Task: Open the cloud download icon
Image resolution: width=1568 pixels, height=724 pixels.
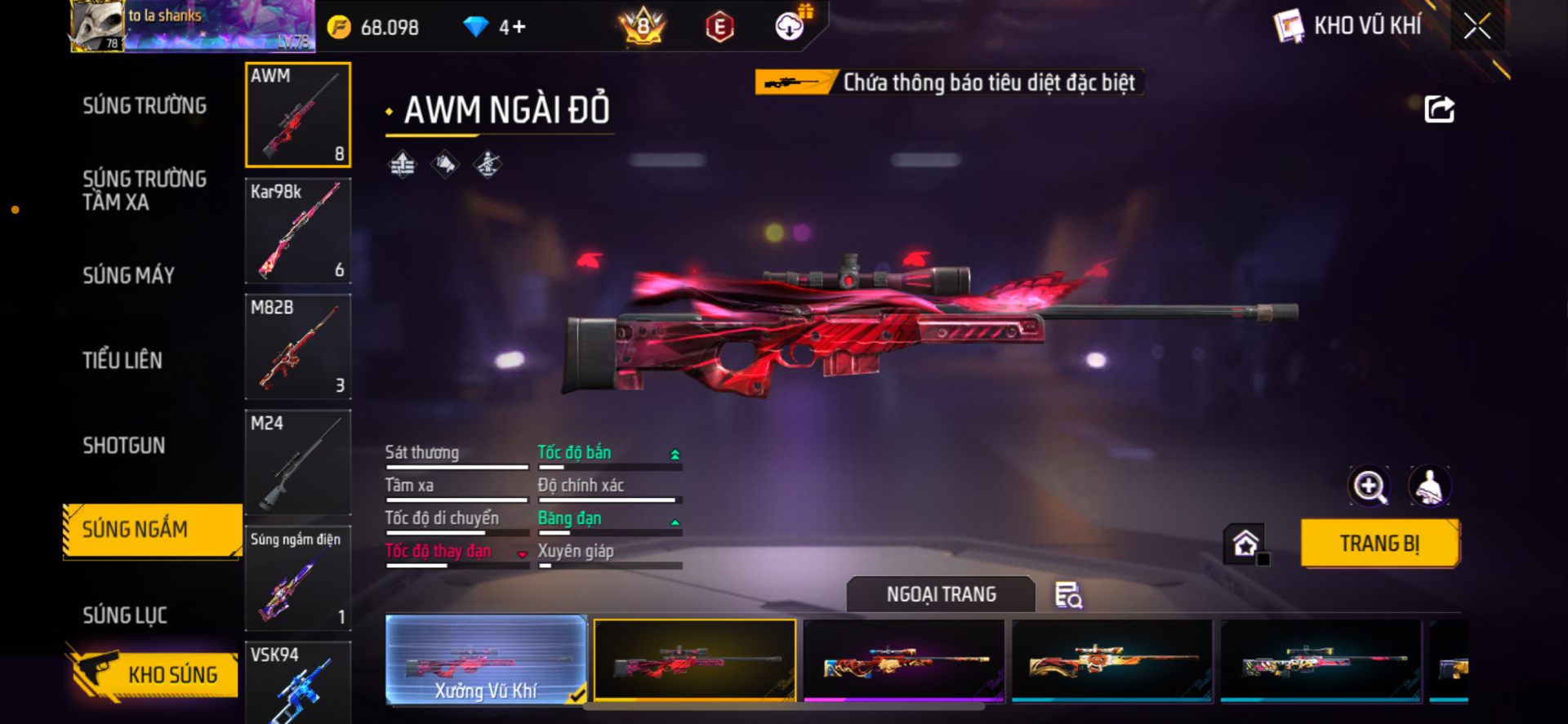Action: coord(790,27)
